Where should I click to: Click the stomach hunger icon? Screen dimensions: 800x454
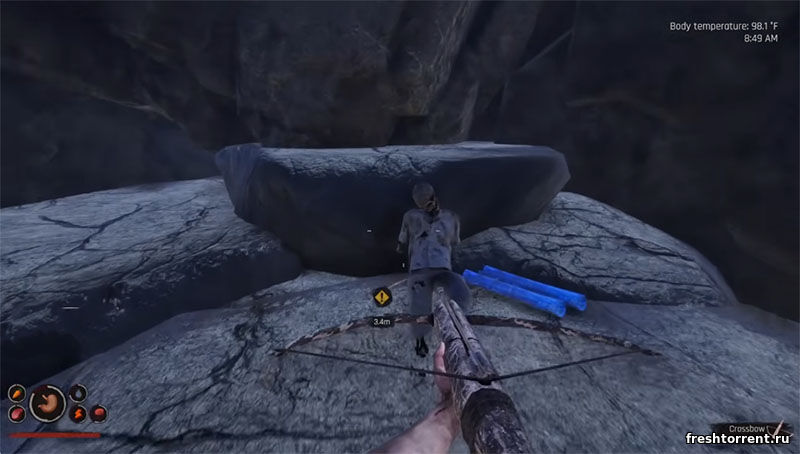point(47,403)
